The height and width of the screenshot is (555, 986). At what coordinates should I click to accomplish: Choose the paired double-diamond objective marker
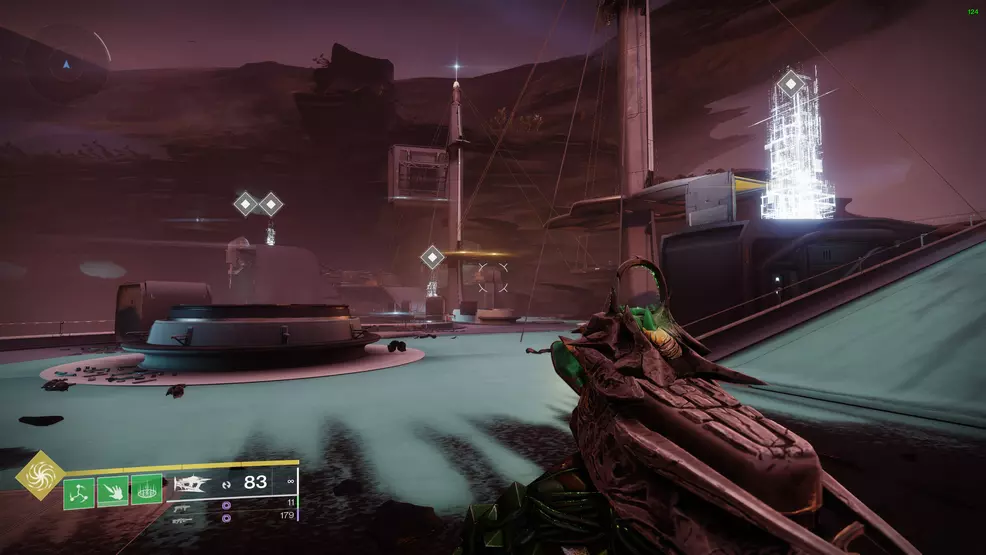pyautogui.click(x=258, y=204)
